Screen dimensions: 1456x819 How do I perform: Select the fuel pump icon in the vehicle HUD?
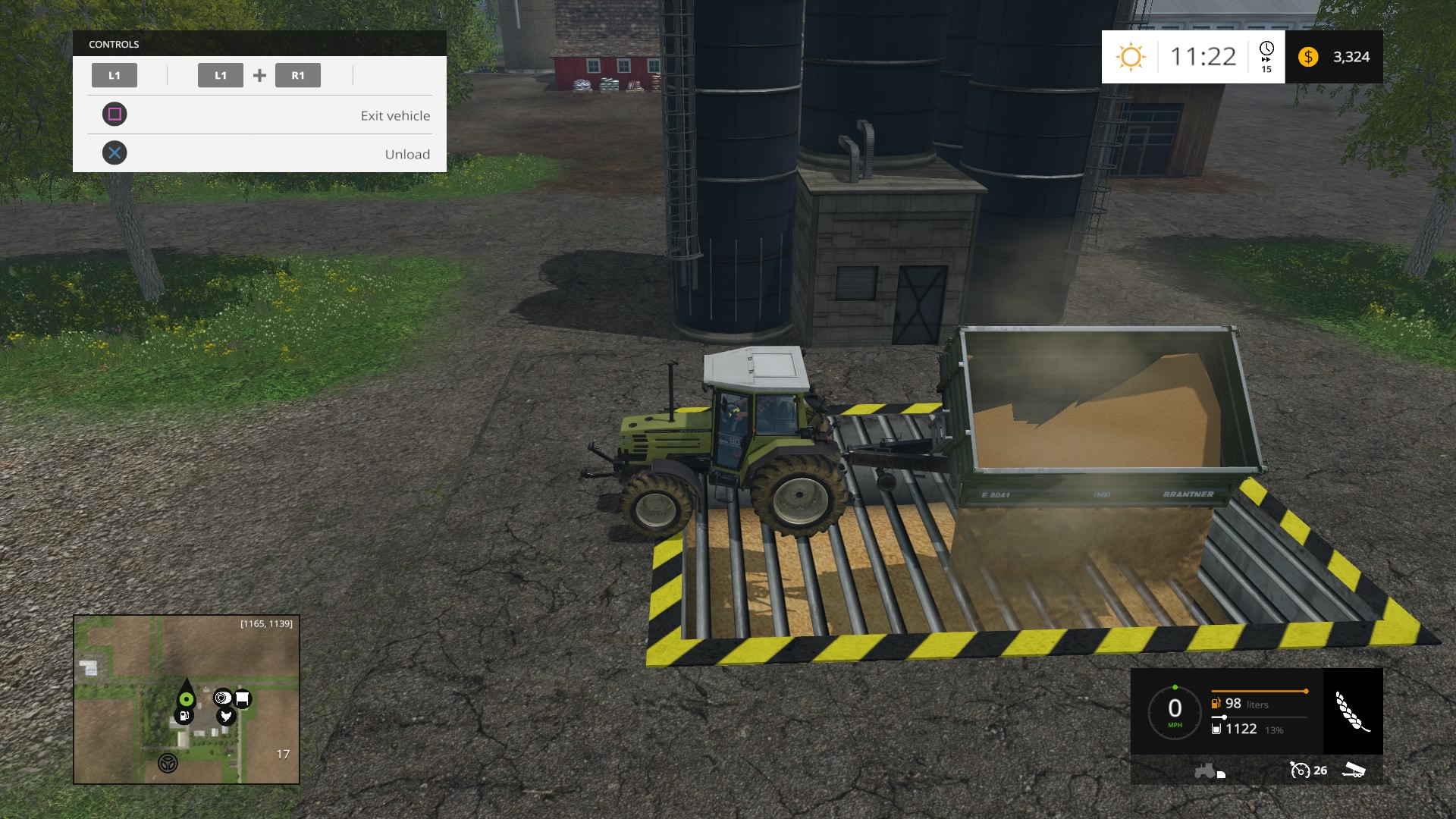coord(1216,703)
